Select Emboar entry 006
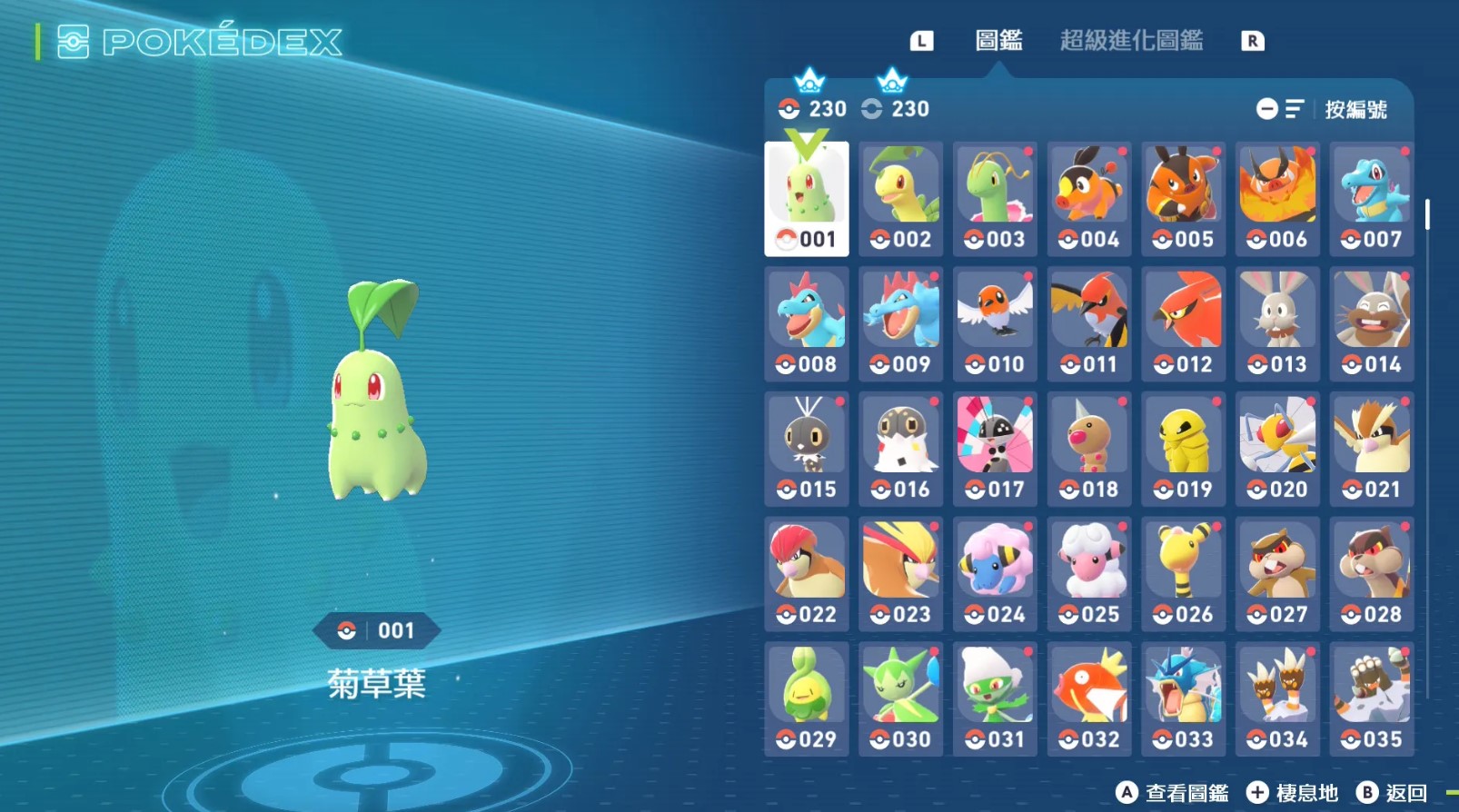1459x812 pixels. pos(1277,199)
